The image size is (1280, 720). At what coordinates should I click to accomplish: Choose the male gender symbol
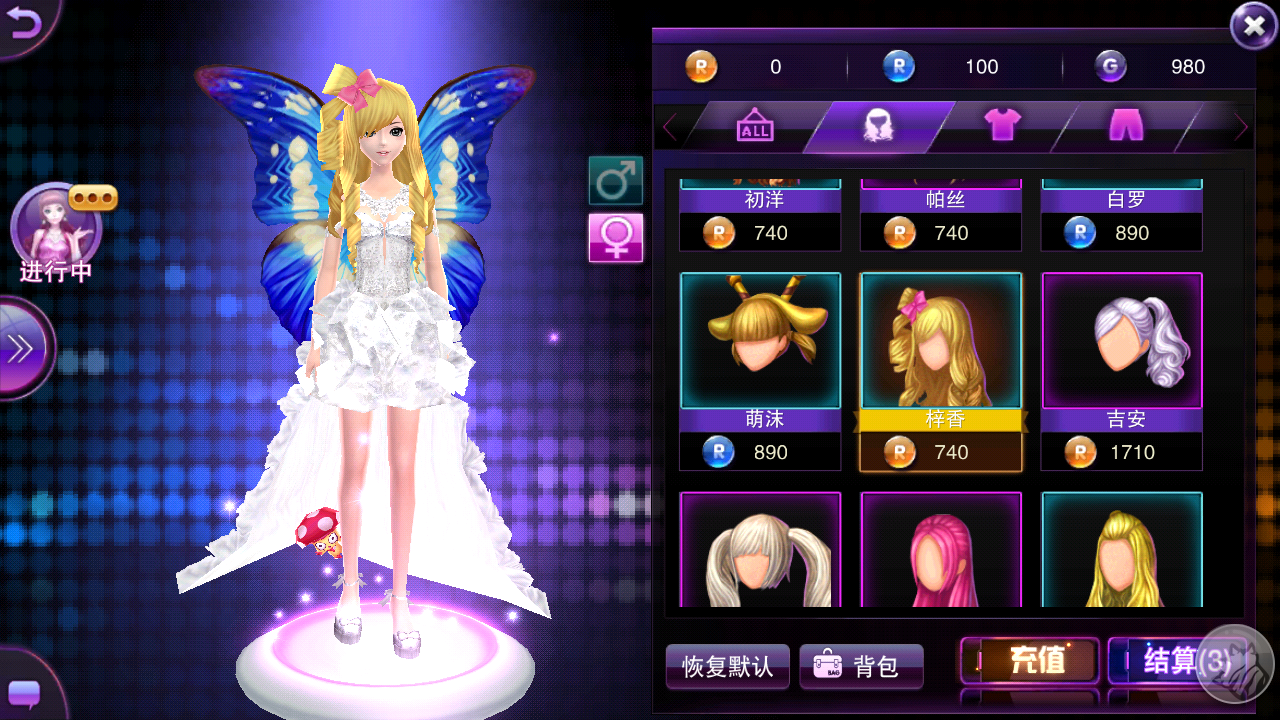(x=615, y=181)
